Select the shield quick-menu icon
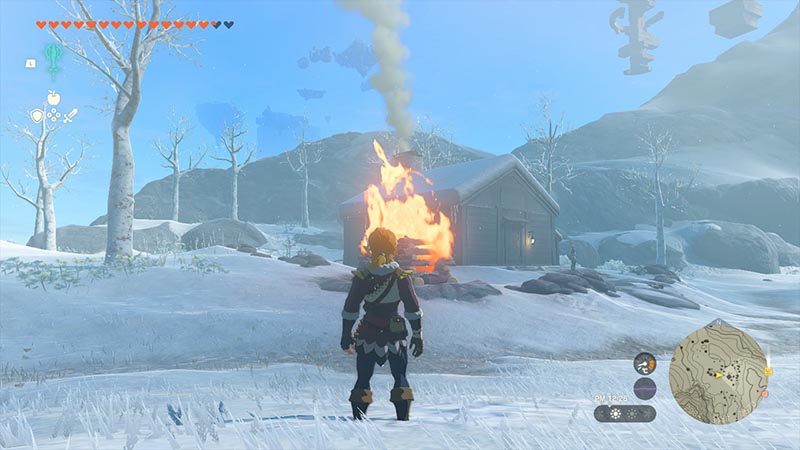 pos(37,116)
